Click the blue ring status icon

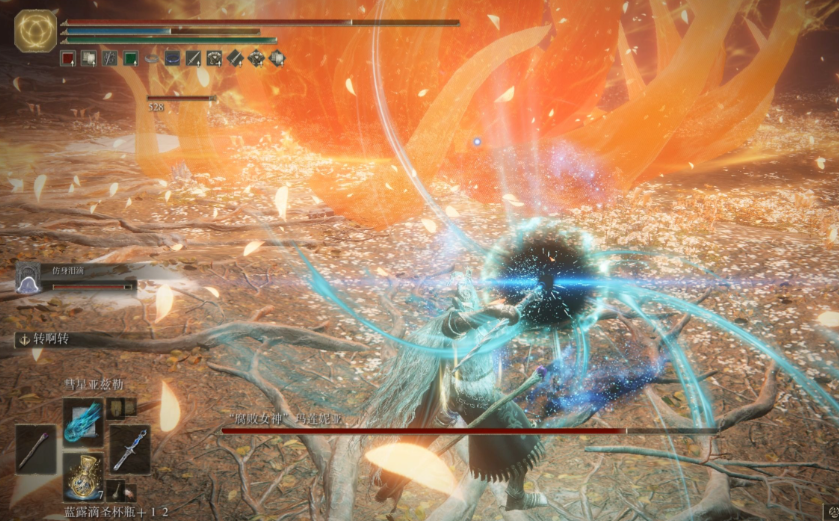pos(277,59)
